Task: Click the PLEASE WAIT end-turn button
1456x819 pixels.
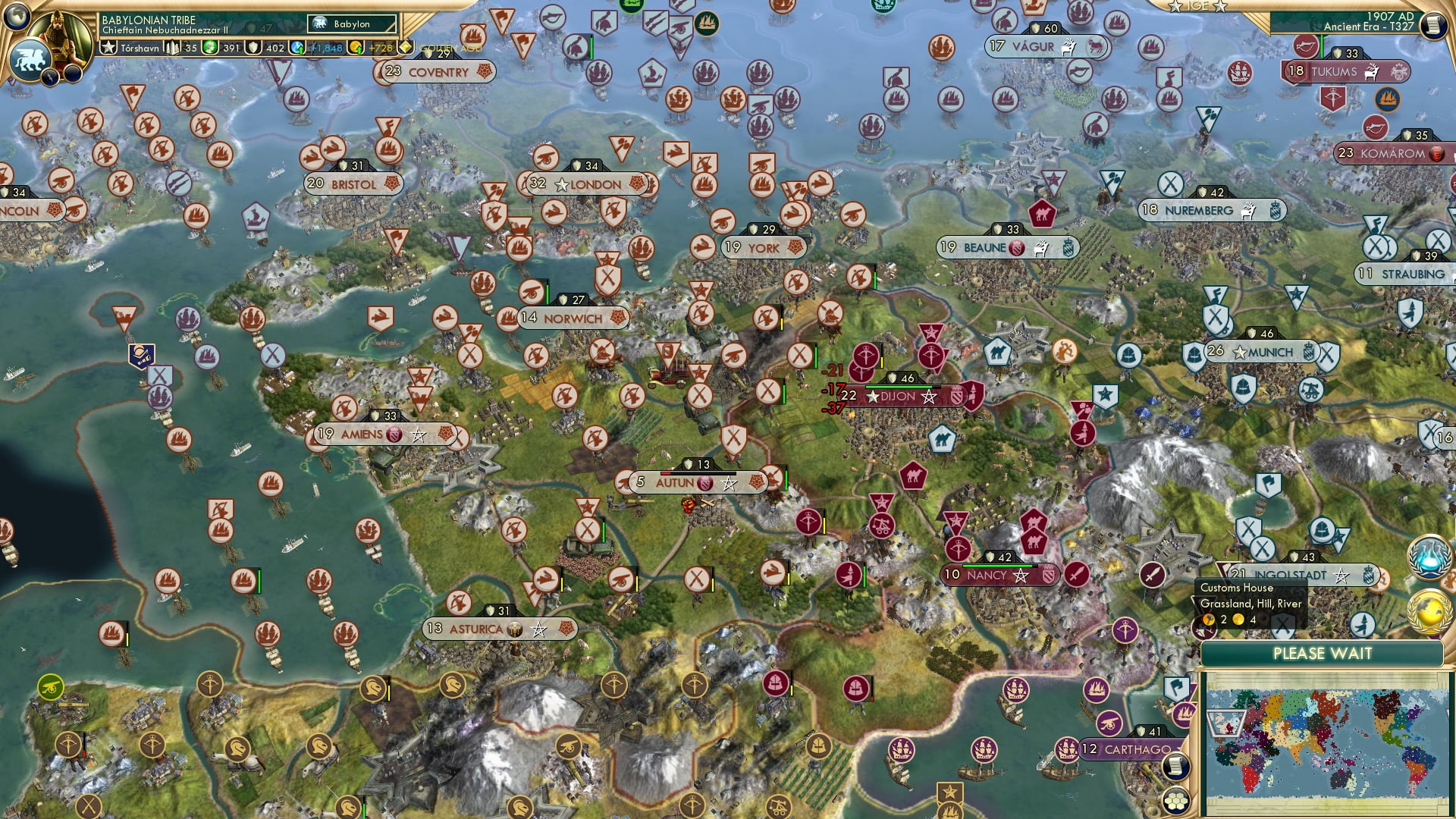Action: (1321, 653)
